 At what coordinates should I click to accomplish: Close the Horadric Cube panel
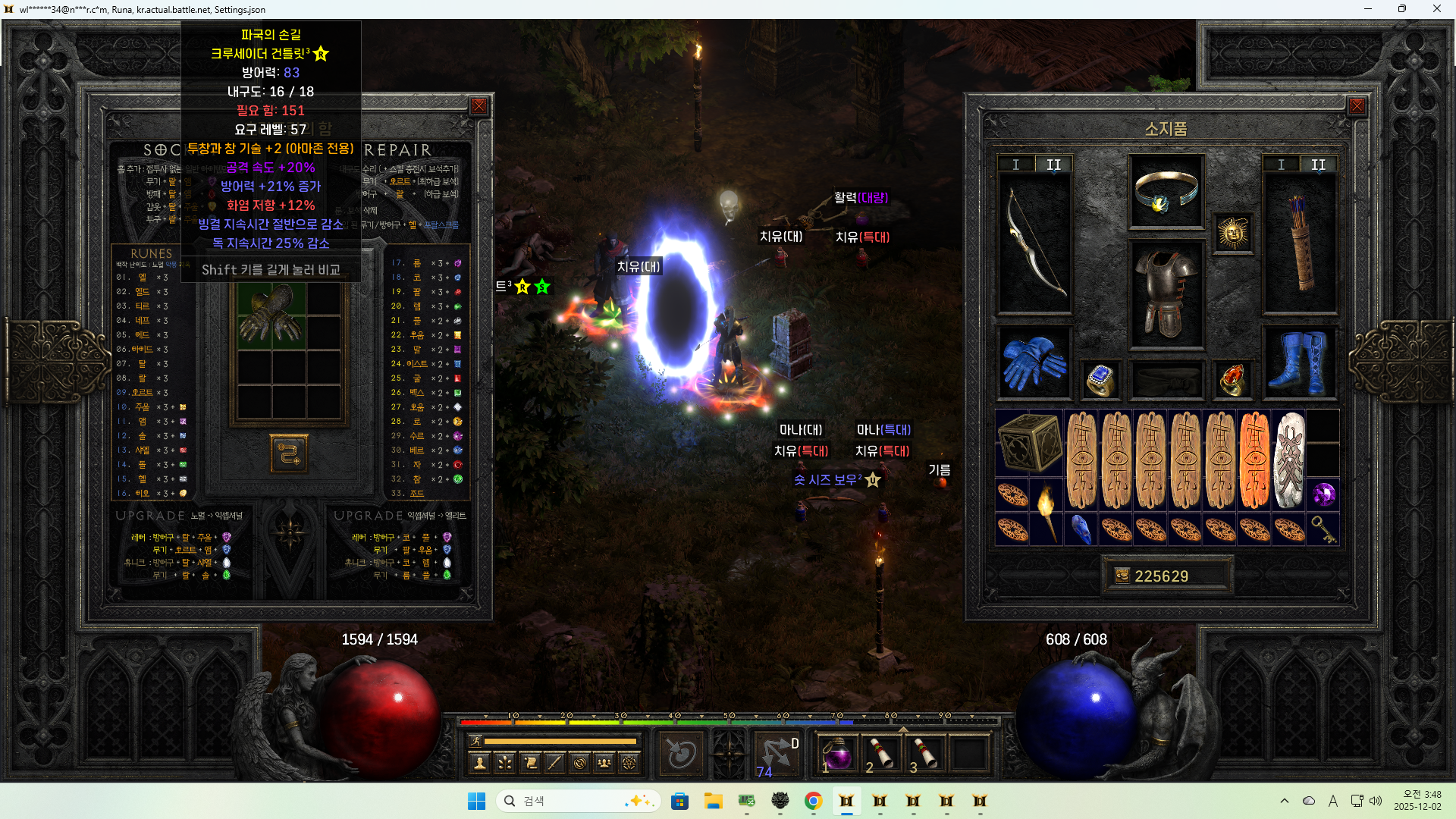479,107
